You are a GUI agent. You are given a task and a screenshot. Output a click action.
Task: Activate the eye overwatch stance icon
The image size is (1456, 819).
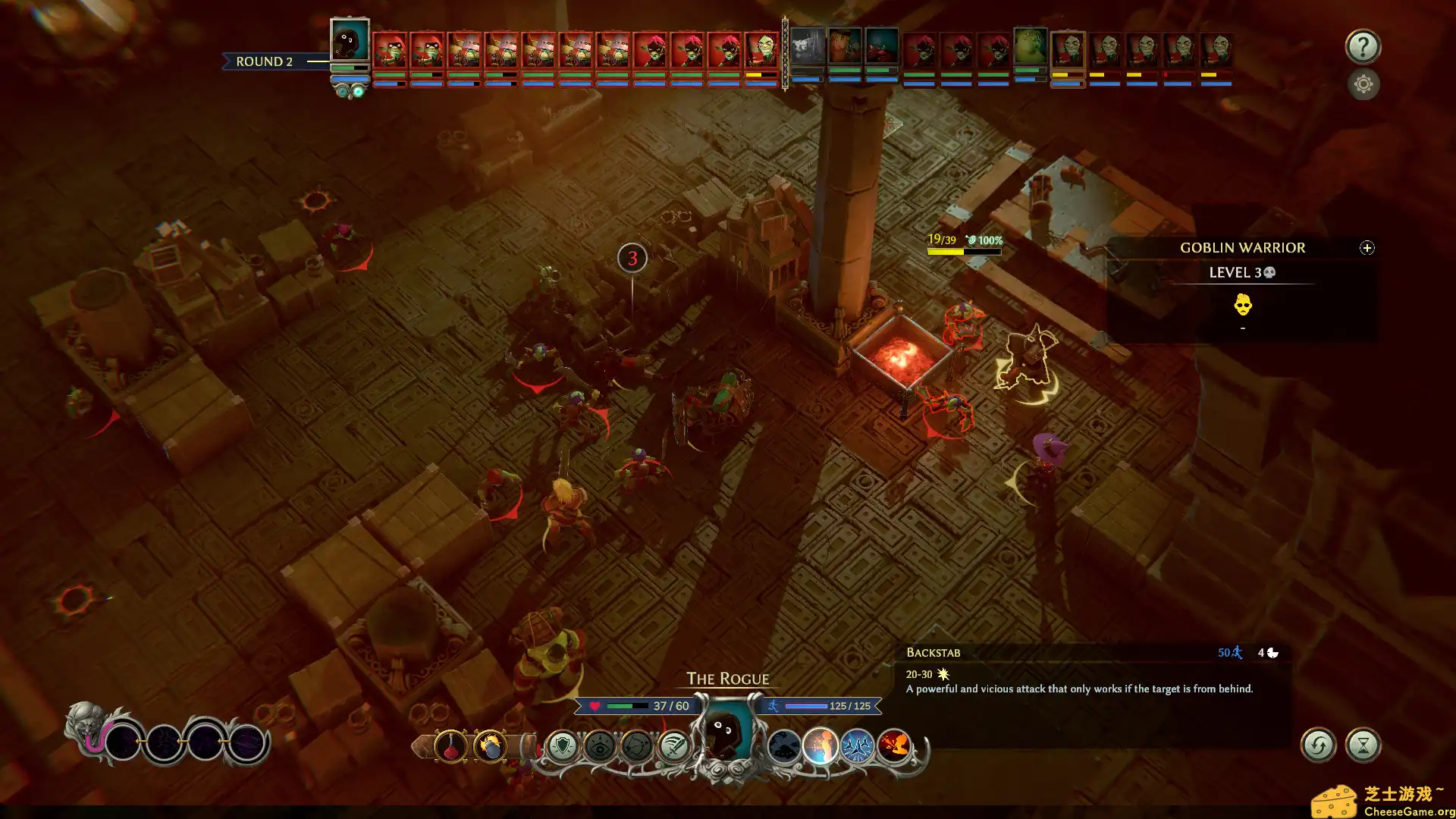pyautogui.click(x=600, y=746)
